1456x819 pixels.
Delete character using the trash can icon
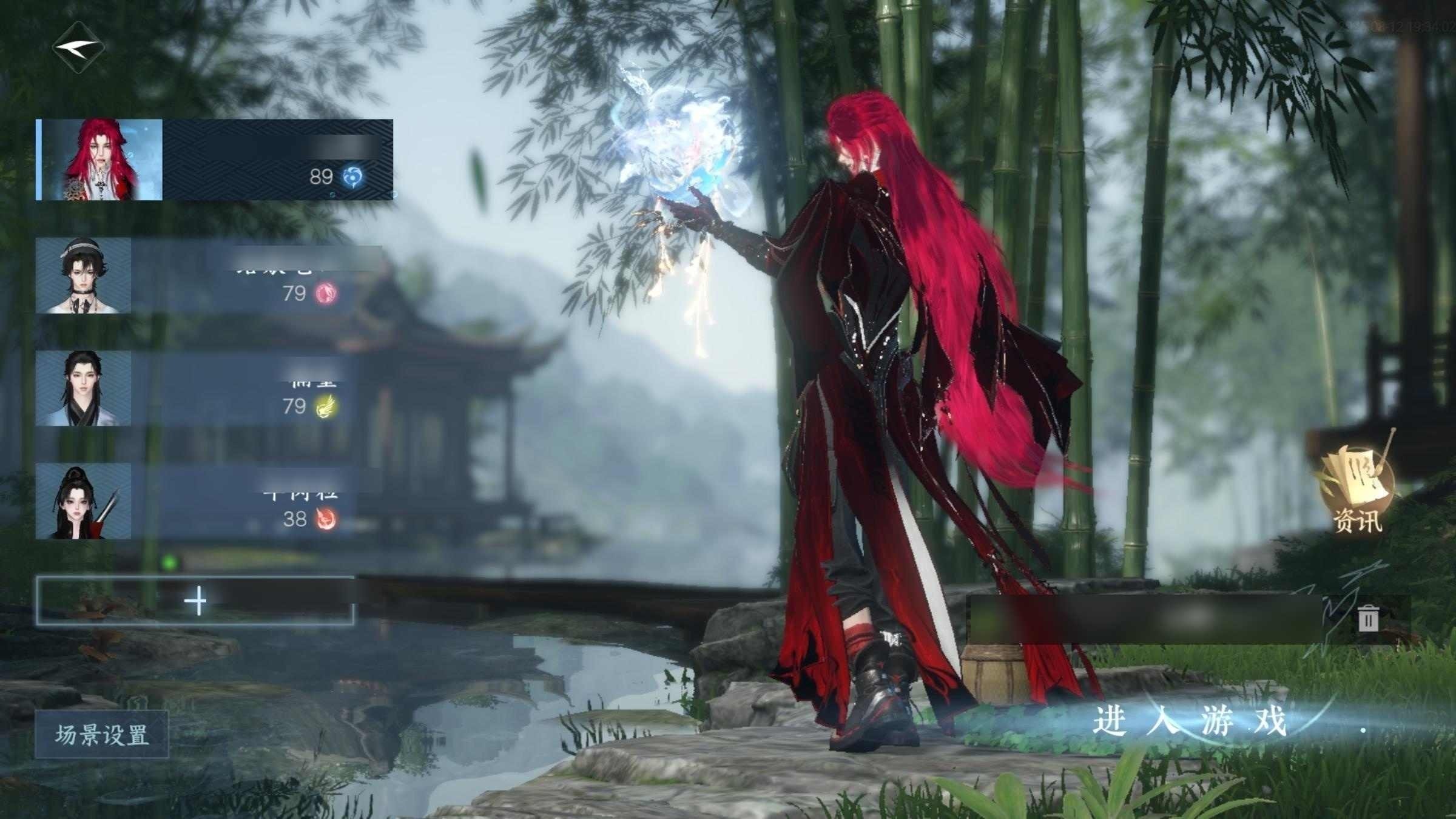click(x=1368, y=619)
